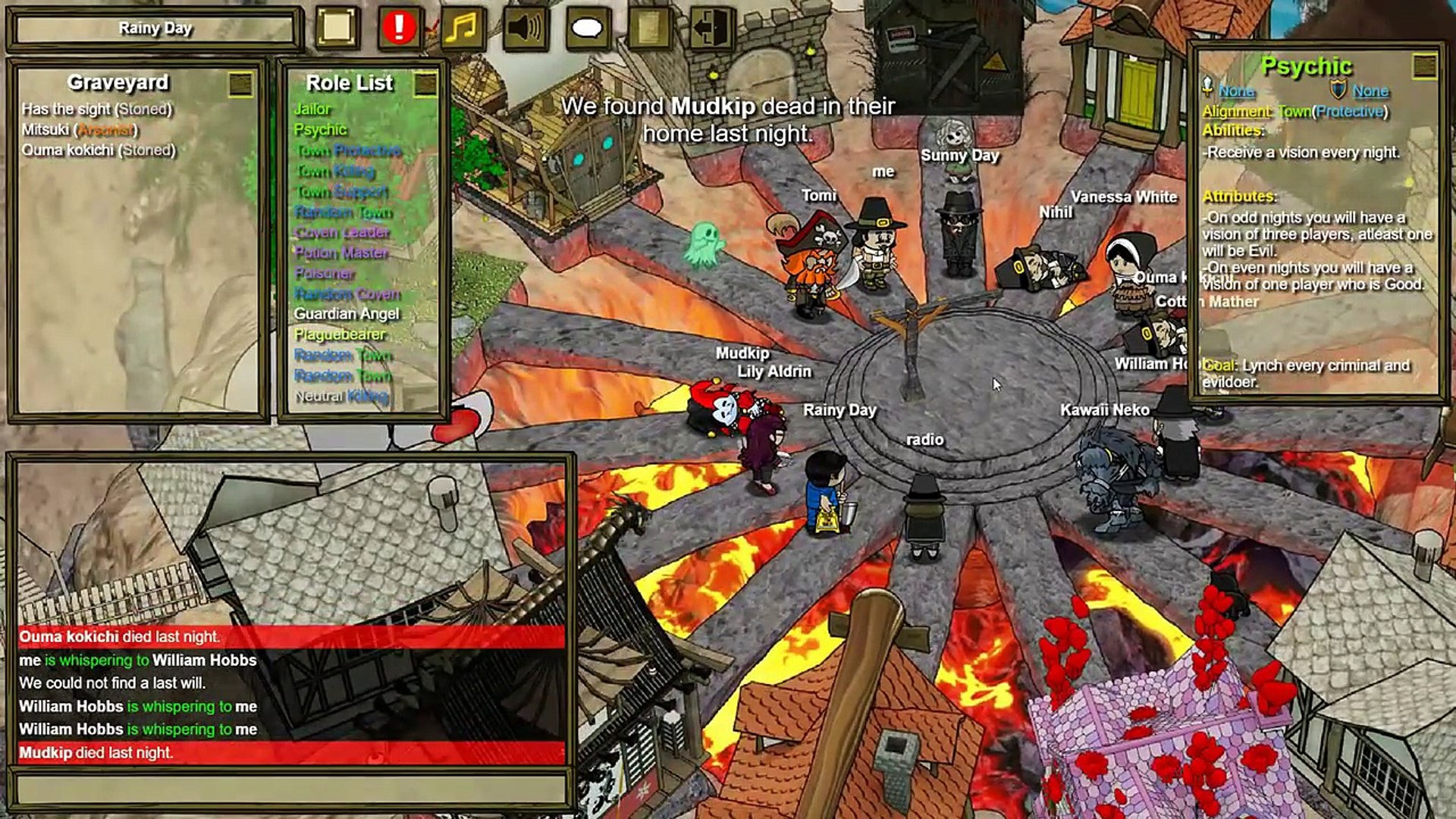This screenshot has height=819, width=1456.
Task: Click Jailor in the Role List
Action: point(312,109)
